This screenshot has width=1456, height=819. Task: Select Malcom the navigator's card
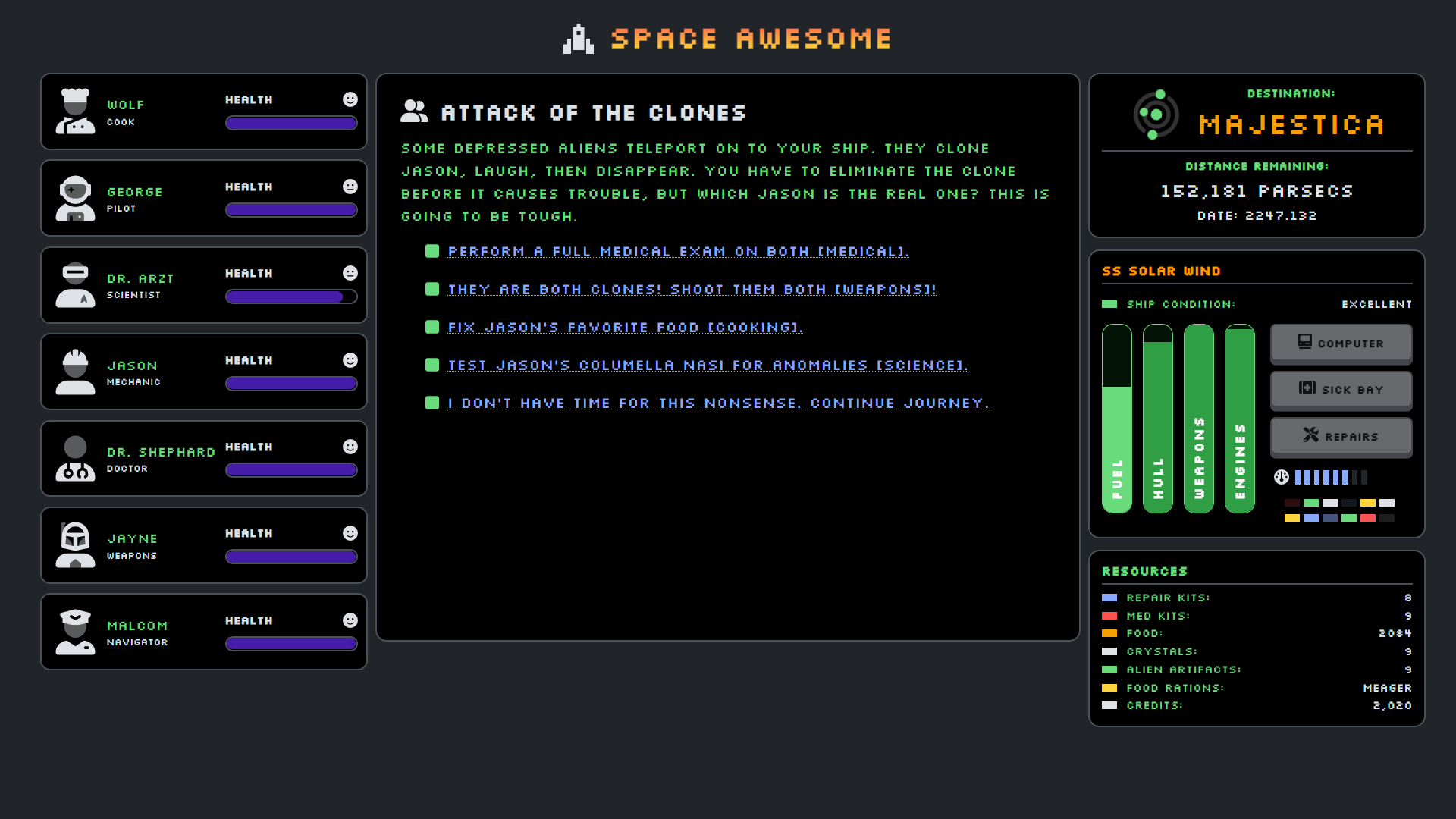click(x=203, y=632)
